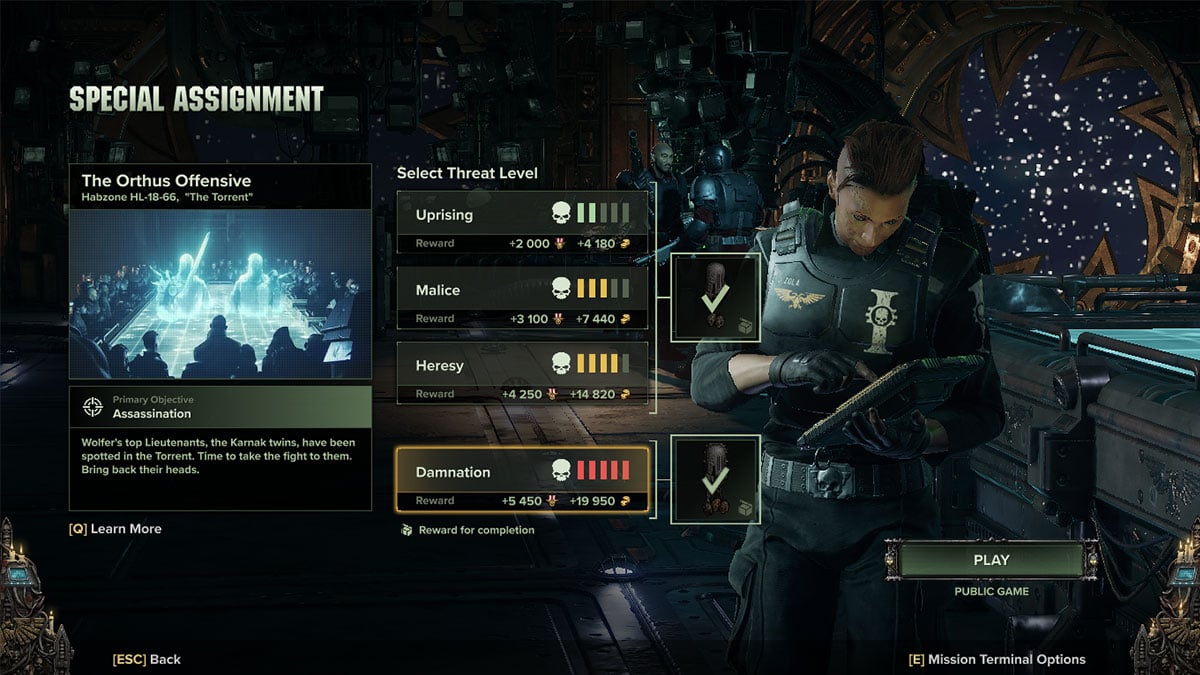Open the Learn More mission details
Viewport: 1200px width, 675px height.
point(115,529)
